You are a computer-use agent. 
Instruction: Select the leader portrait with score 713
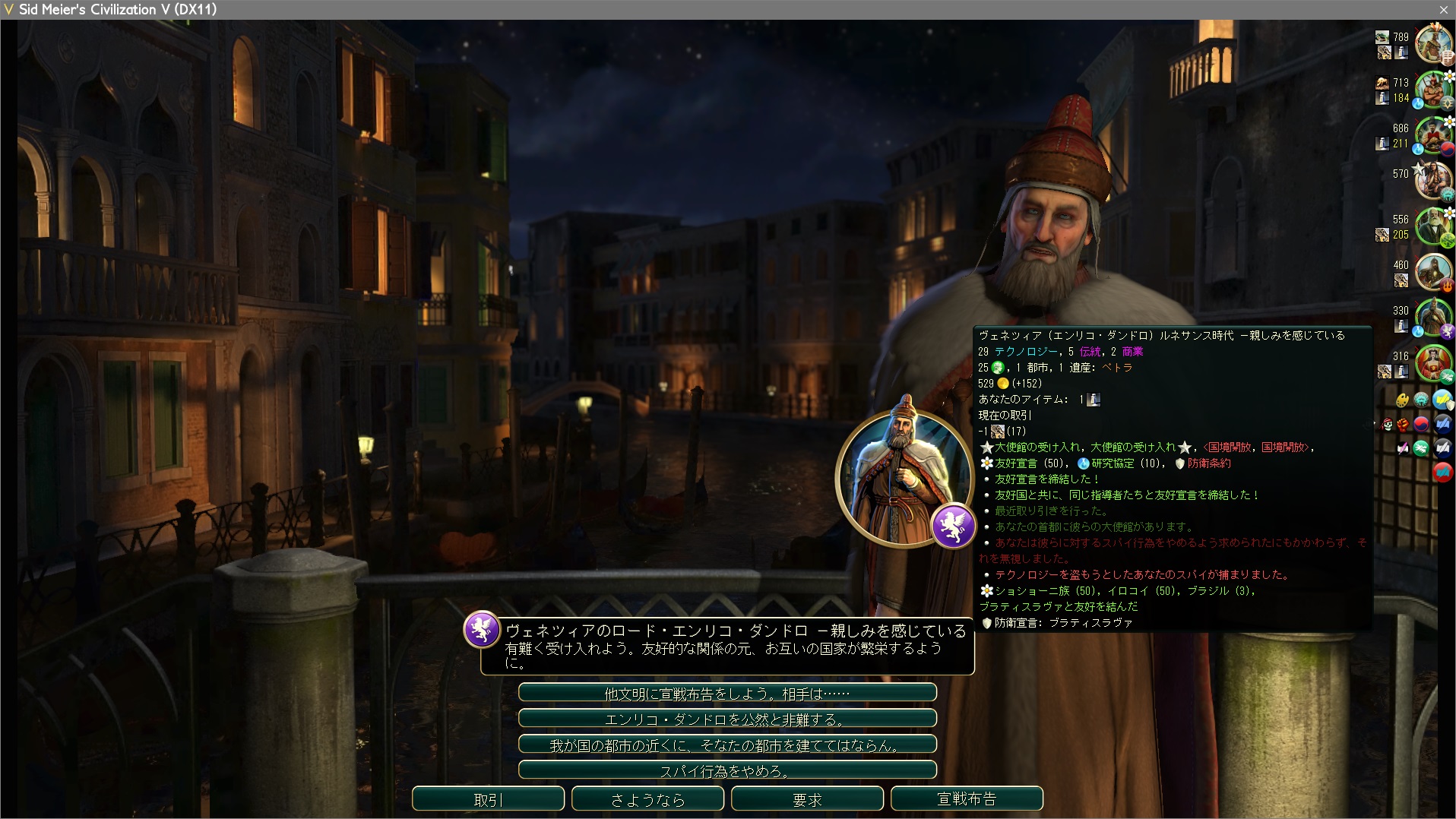point(1432,90)
